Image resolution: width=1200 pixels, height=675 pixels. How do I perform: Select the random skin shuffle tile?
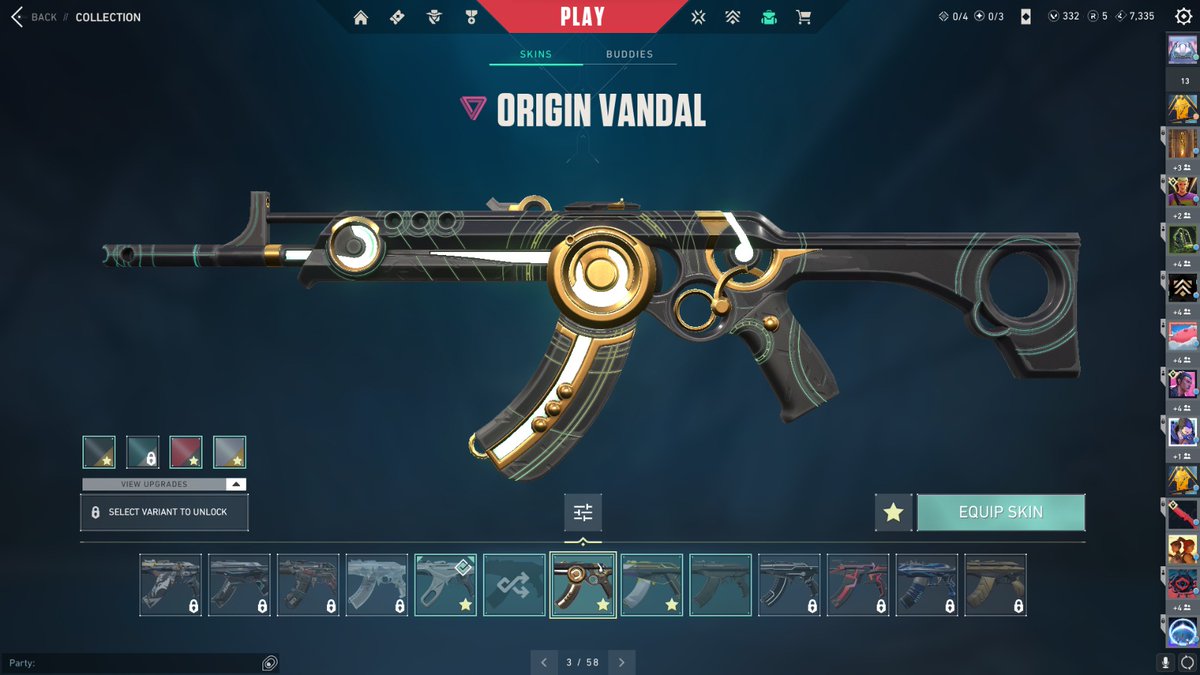(514, 585)
